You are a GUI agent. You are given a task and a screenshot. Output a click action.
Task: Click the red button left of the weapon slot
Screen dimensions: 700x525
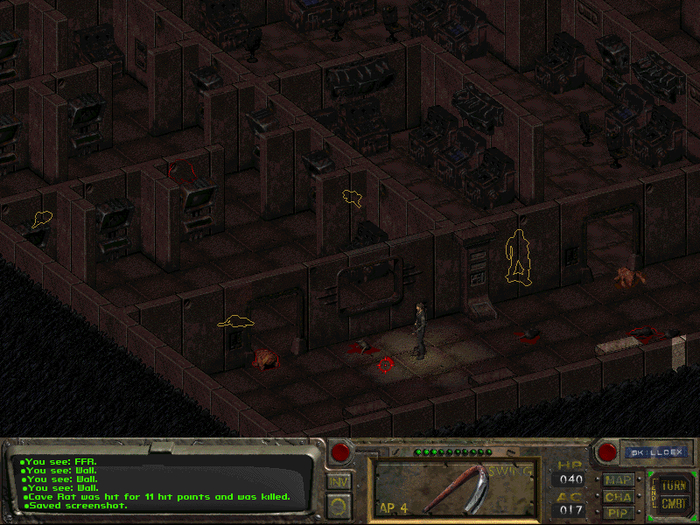click(x=341, y=452)
